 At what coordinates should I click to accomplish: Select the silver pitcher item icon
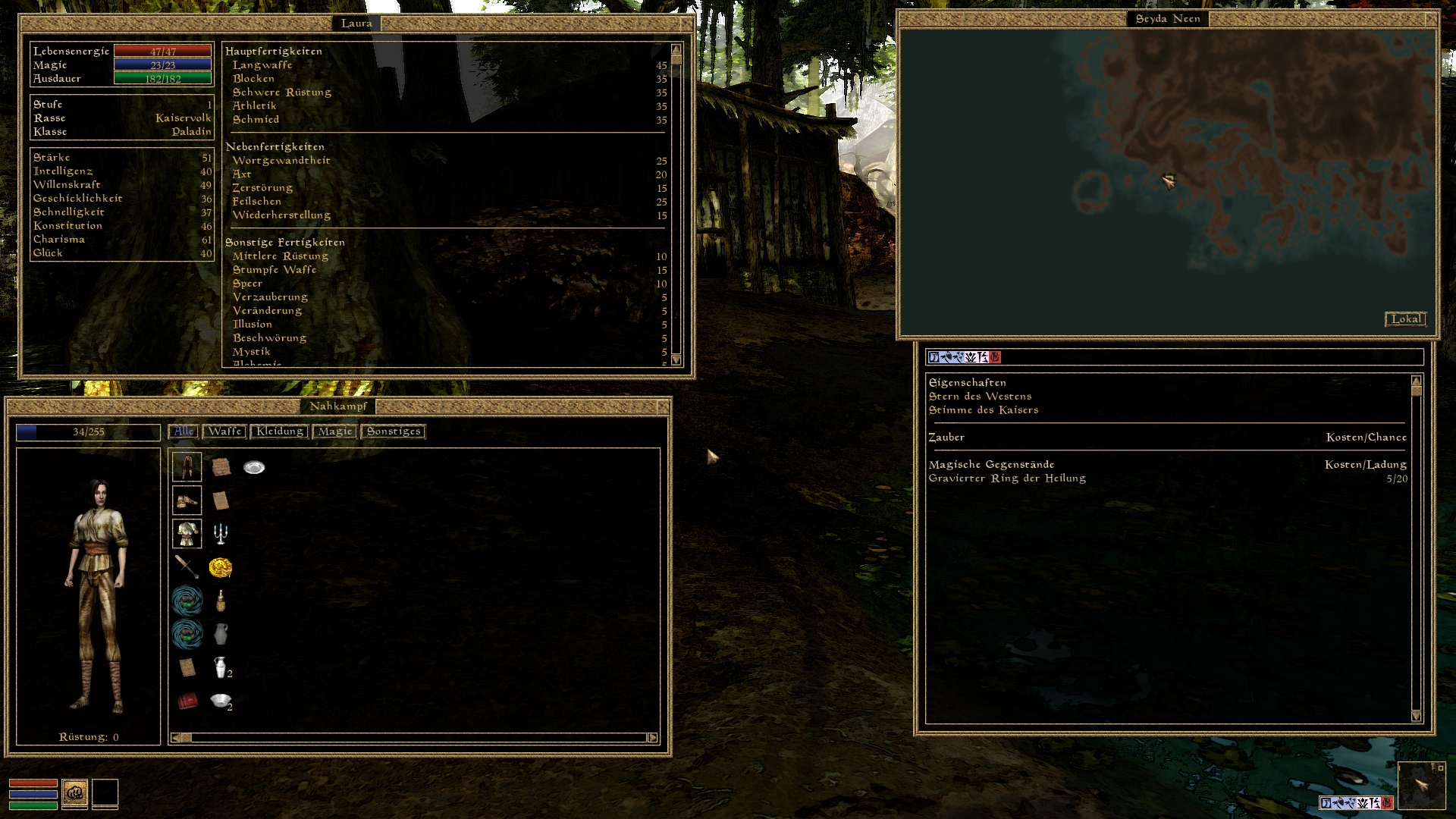point(220,633)
